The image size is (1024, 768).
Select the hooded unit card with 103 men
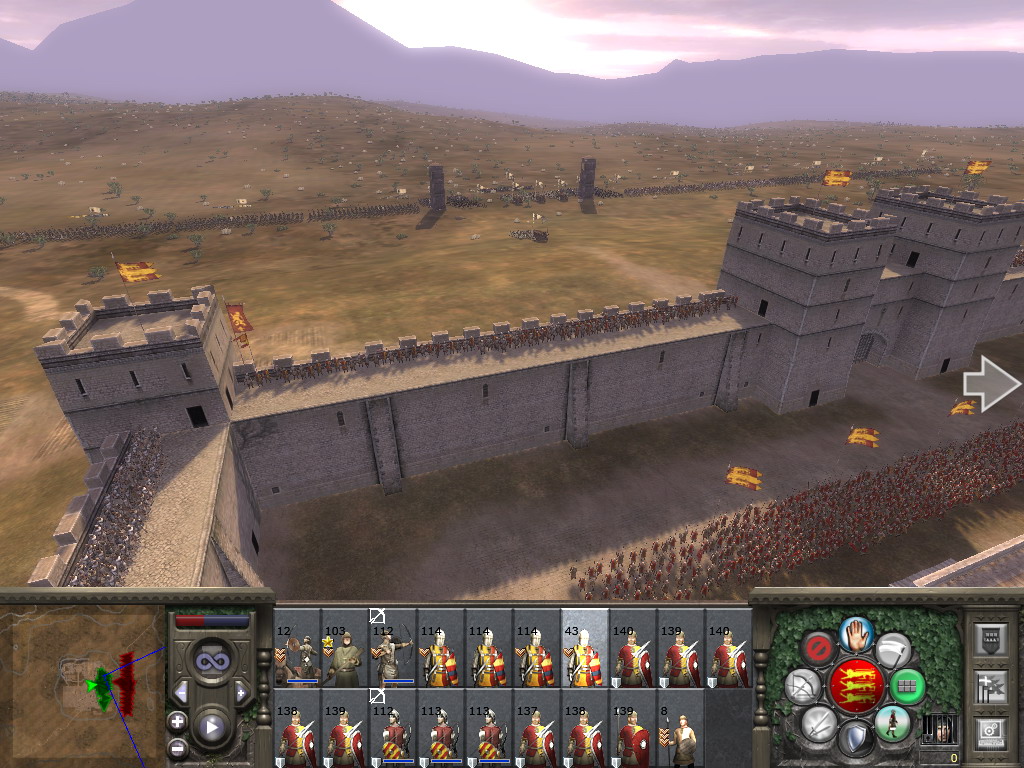tap(345, 648)
